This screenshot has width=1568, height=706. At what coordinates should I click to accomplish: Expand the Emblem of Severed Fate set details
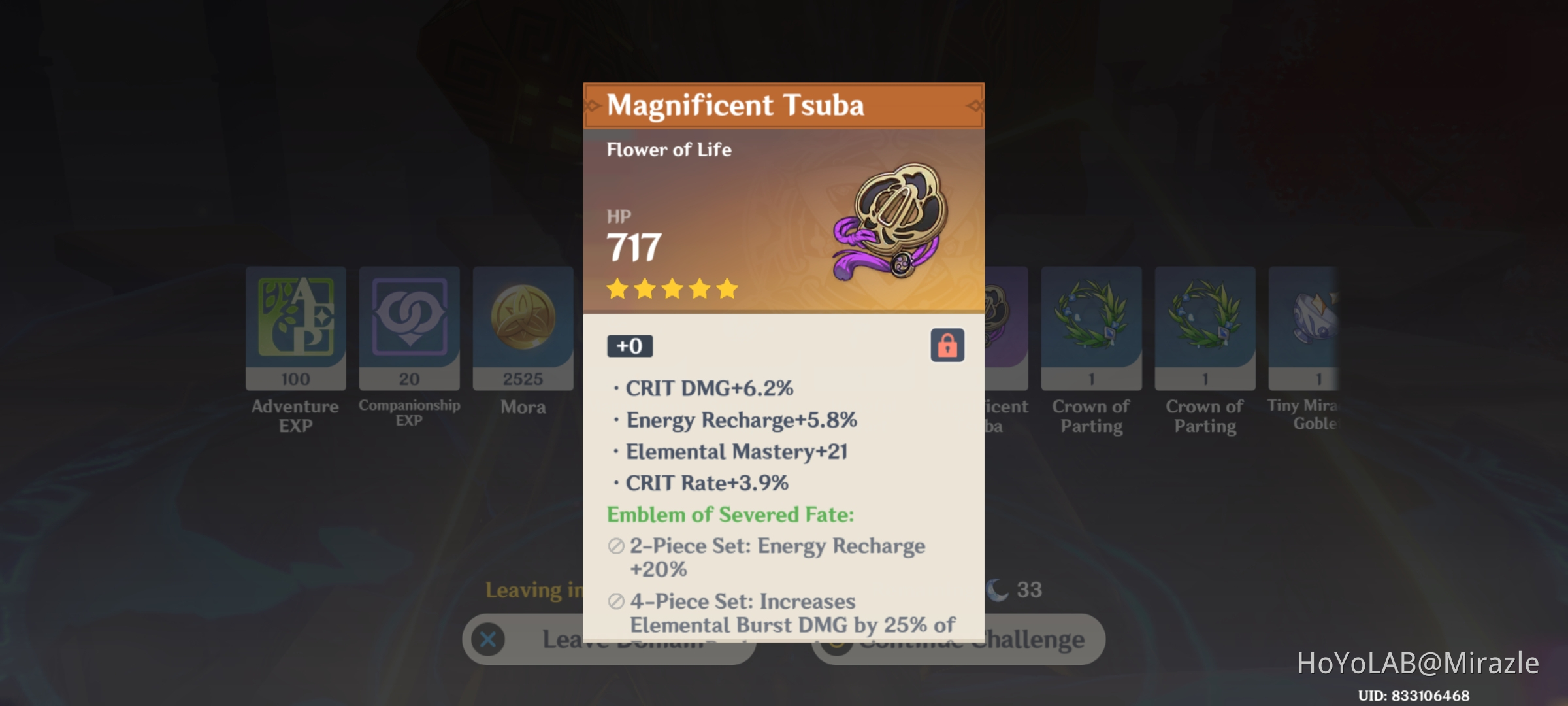[x=730, y=514]
